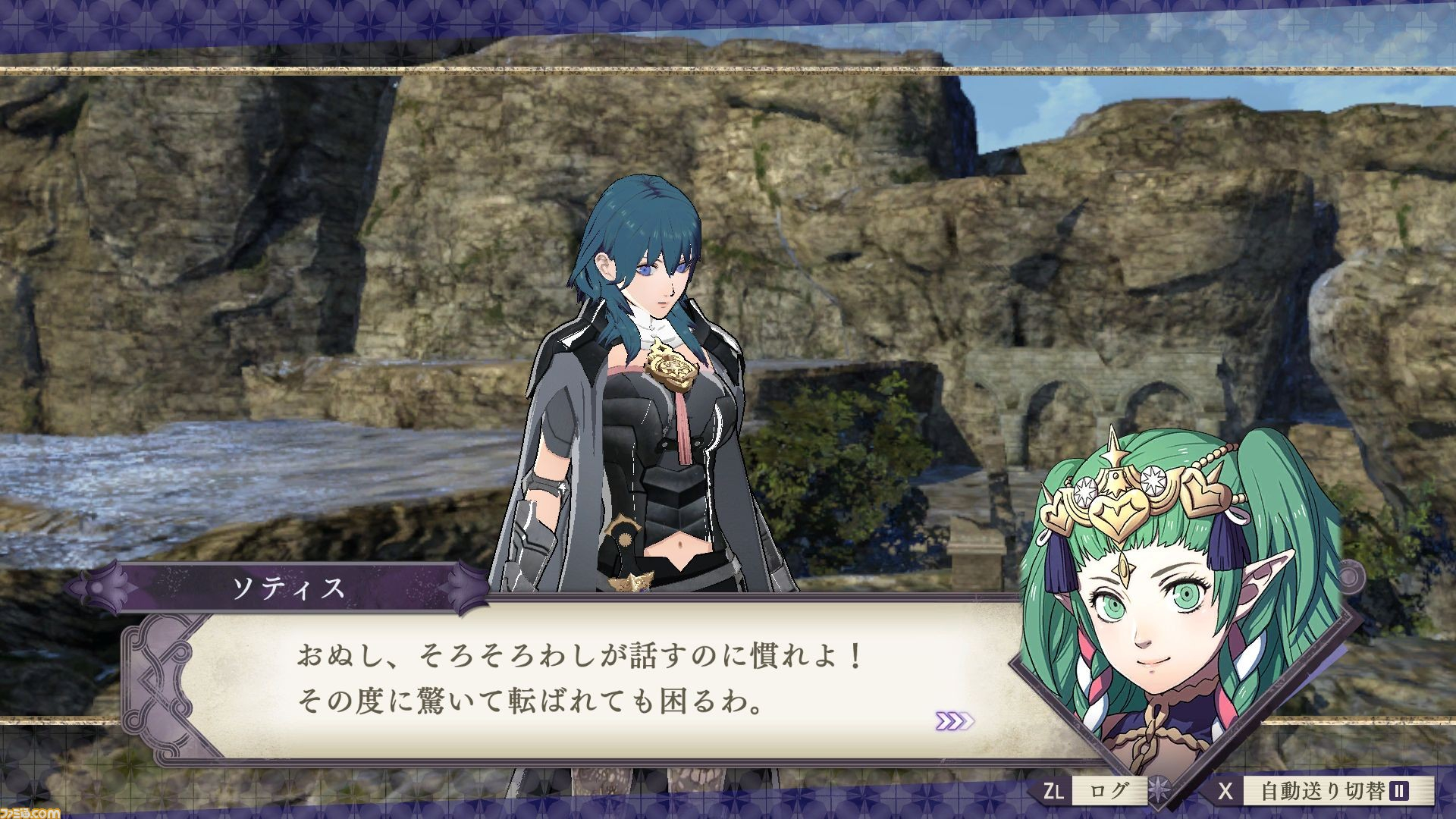Viewport: 1456px width, 819px height.
Task: Click the X button prompt badge
Action: pyautogui.click(x=1225, y=789)
